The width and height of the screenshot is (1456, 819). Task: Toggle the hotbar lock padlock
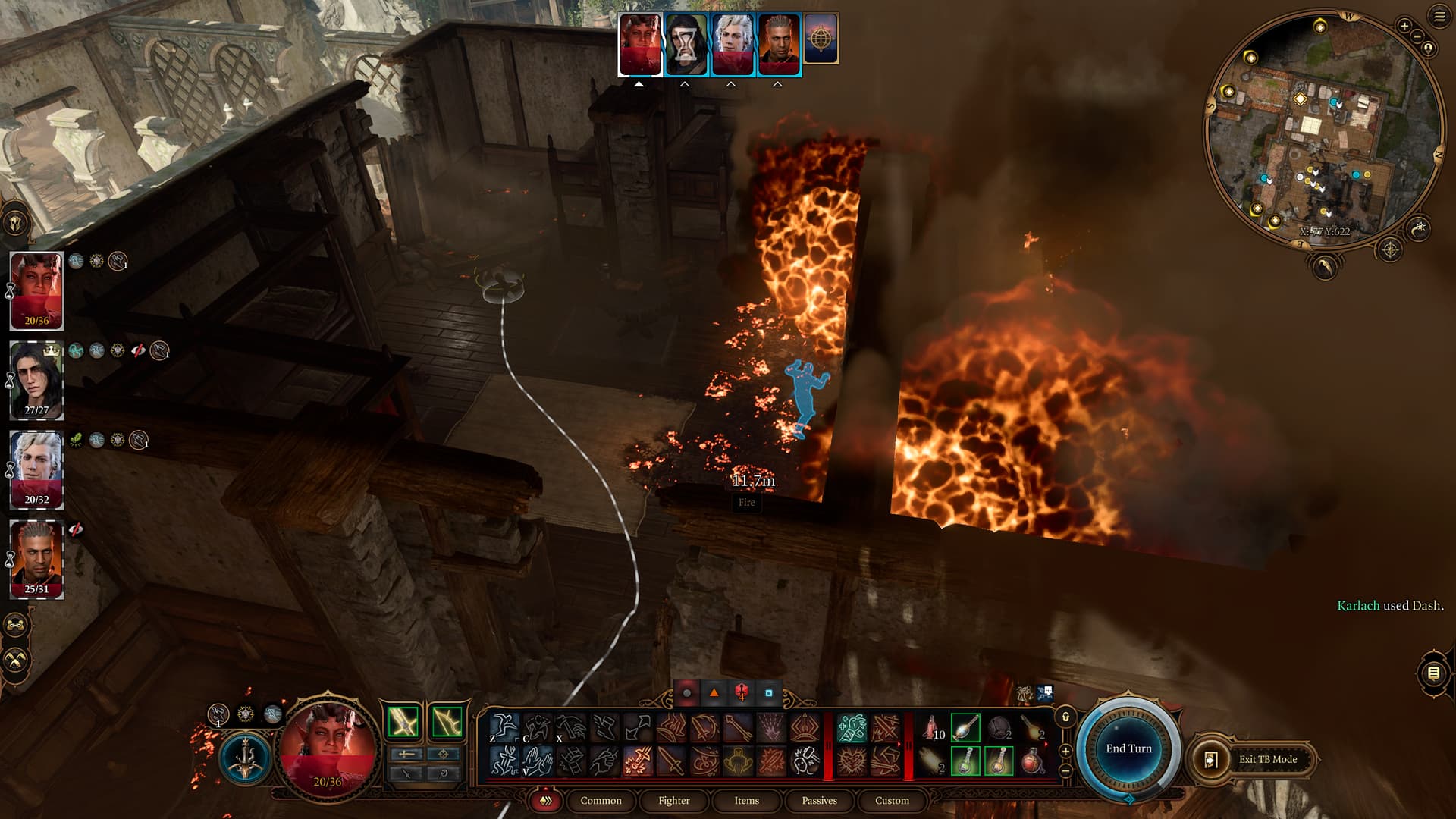click(x=1065, y=717)
